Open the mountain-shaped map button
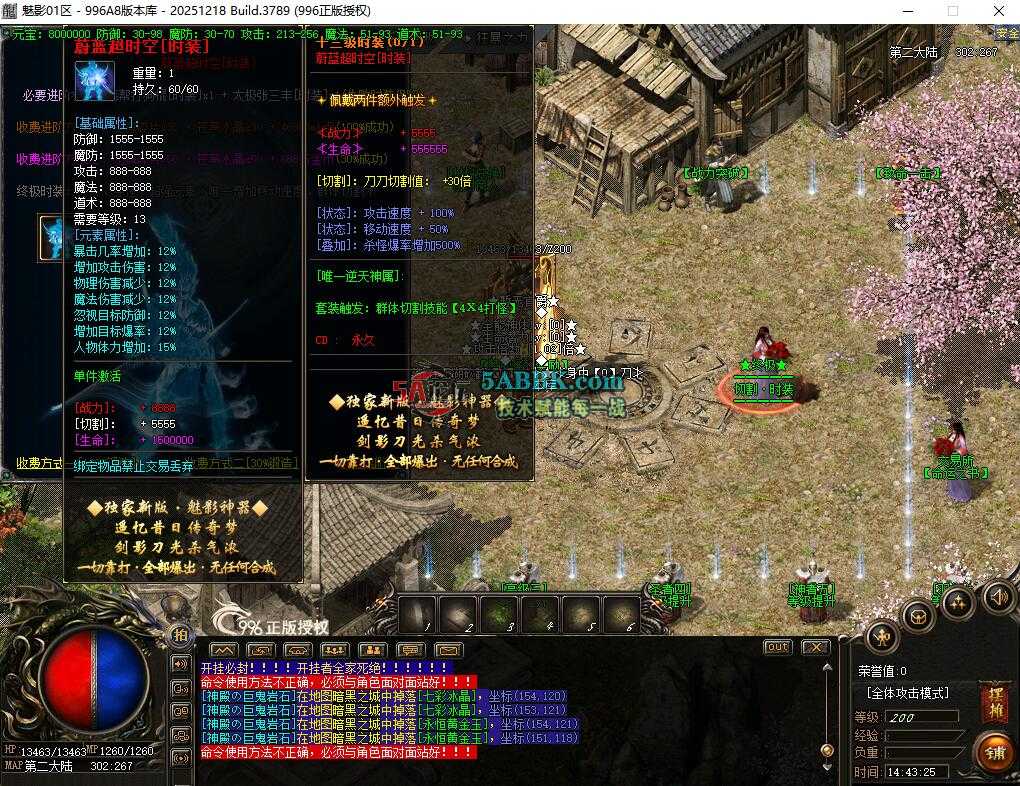1020x786 pixels. coord(223,650)
